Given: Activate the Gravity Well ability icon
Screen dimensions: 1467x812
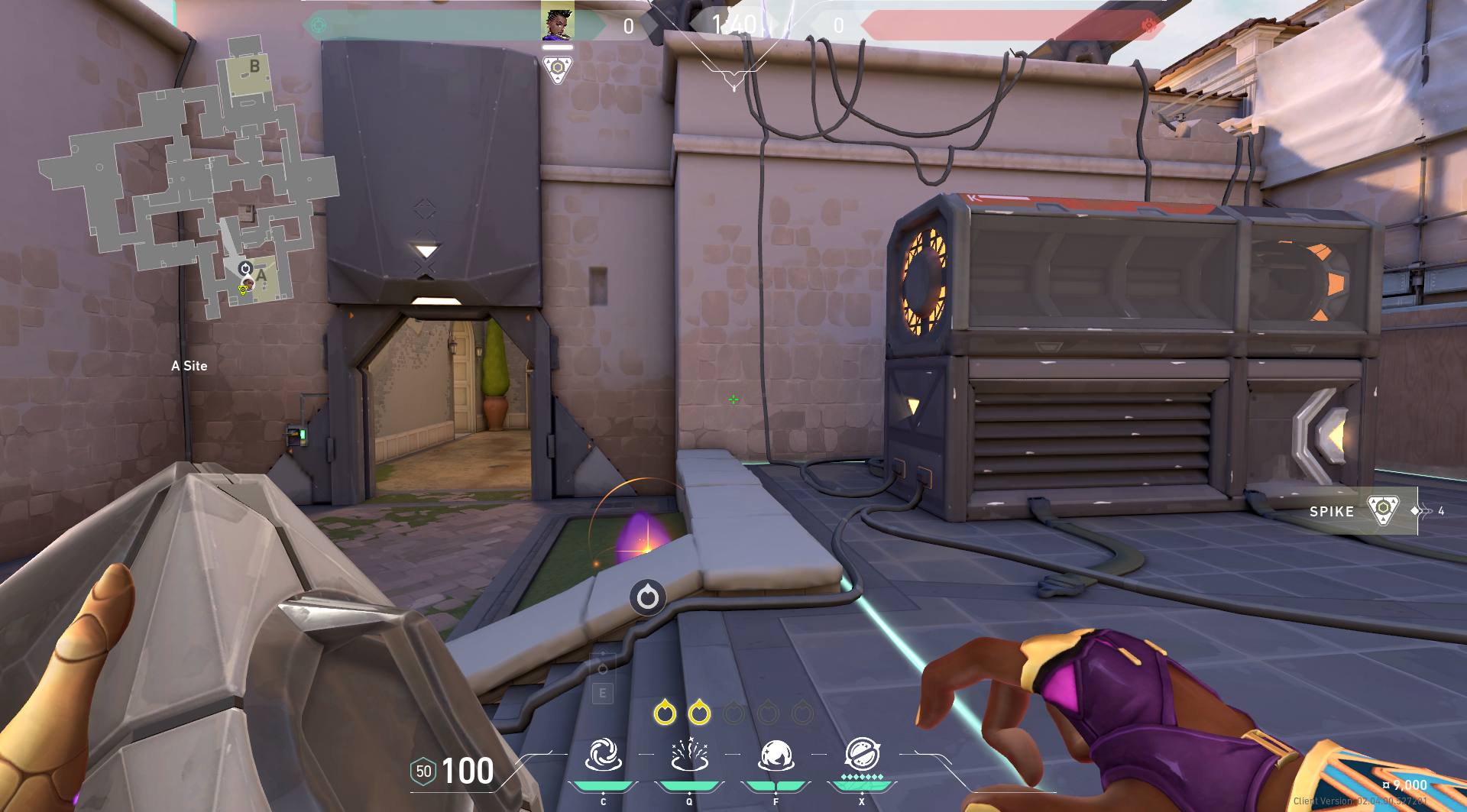Looking at the screenshot, I should (604, 755).
